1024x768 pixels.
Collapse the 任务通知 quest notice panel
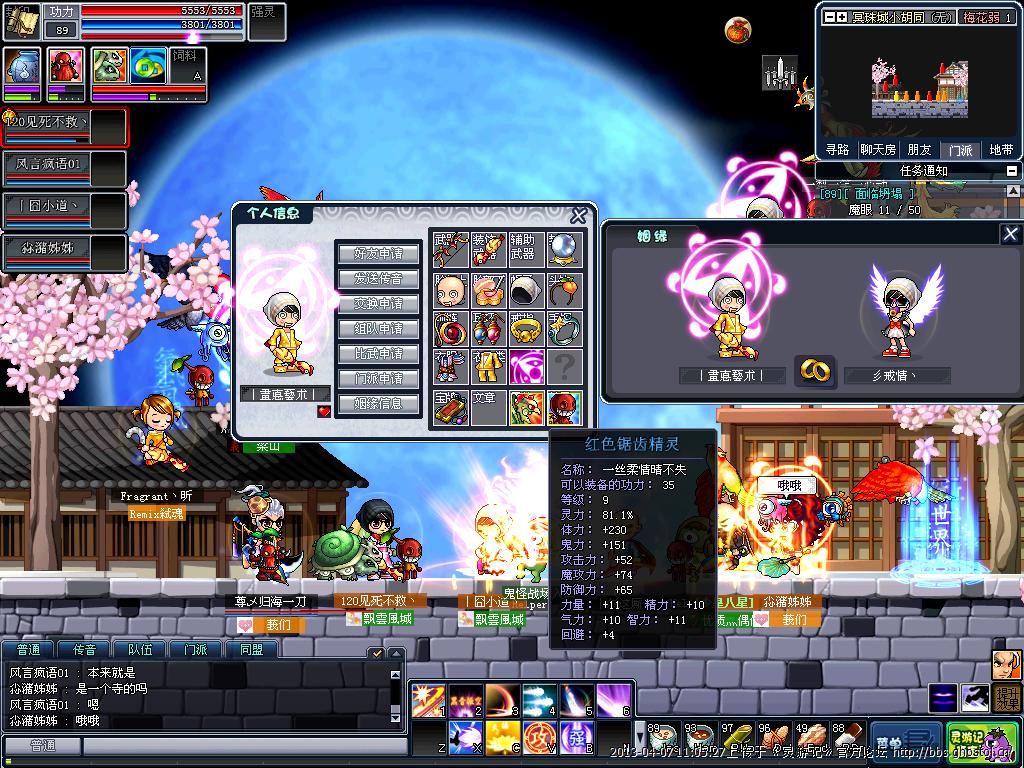click(1011, 171)
